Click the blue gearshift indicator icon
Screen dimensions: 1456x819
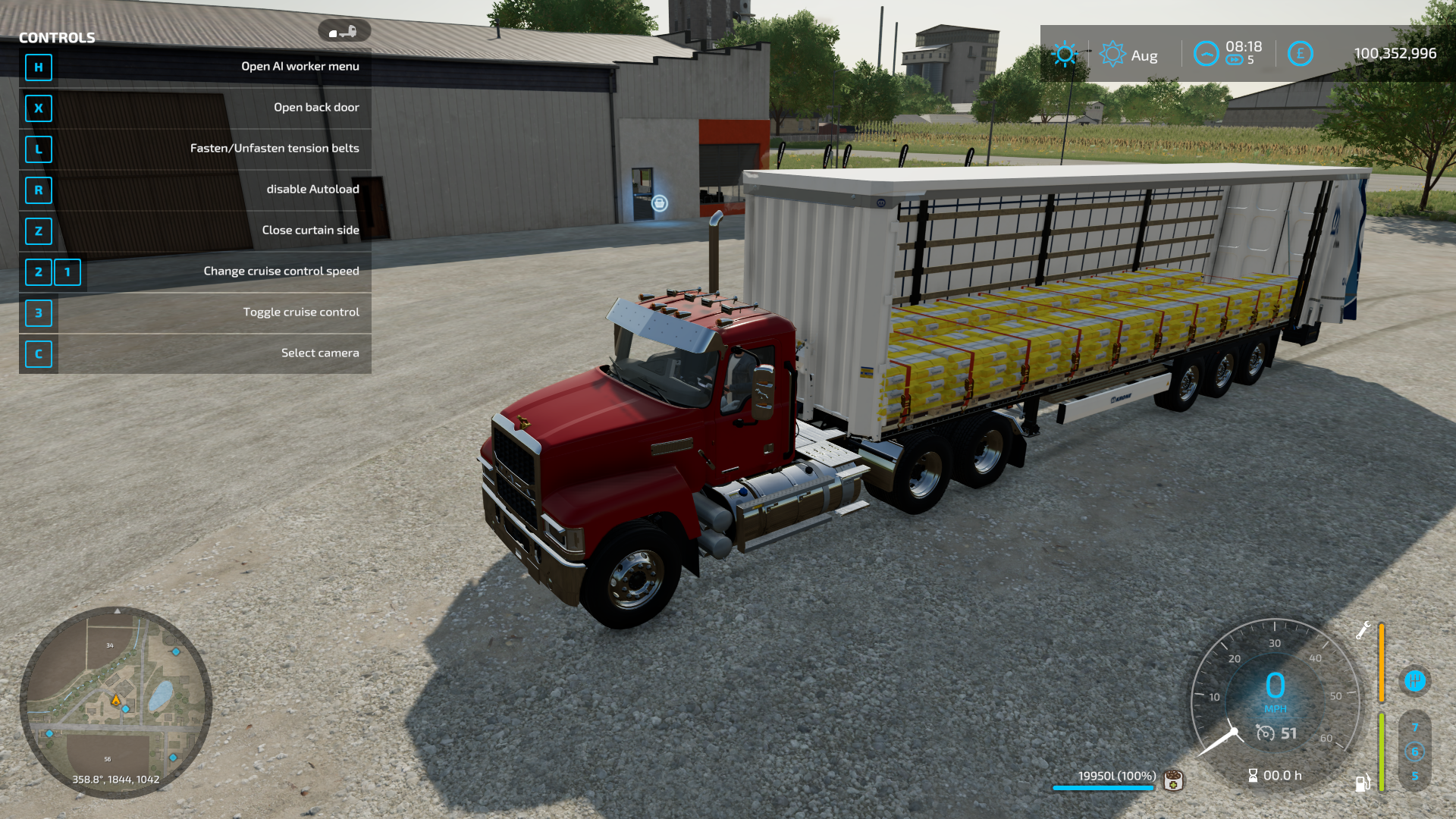pyautogui.click(x=1414, y=681)
